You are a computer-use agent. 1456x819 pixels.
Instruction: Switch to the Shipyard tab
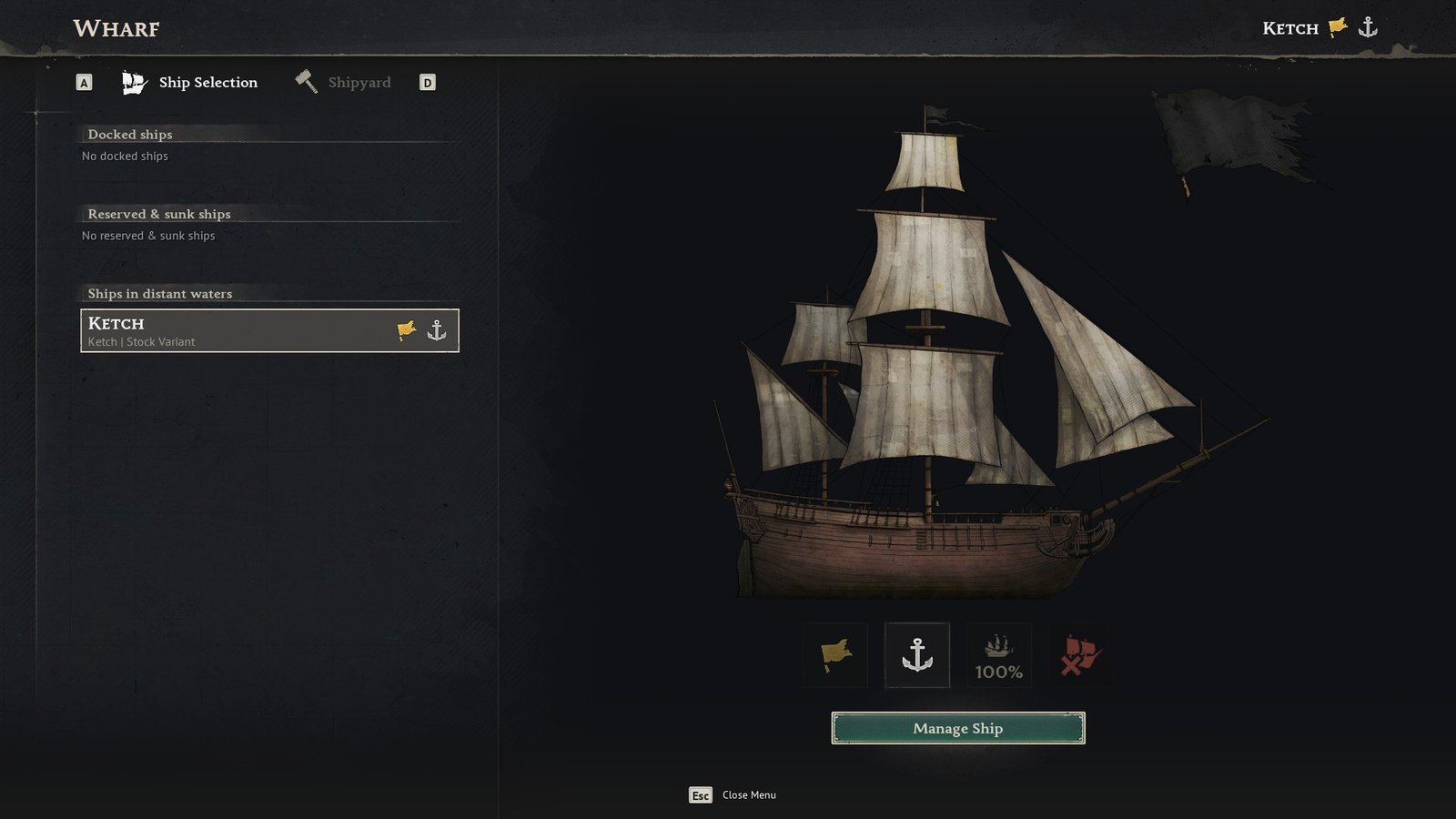pos(359,82)
